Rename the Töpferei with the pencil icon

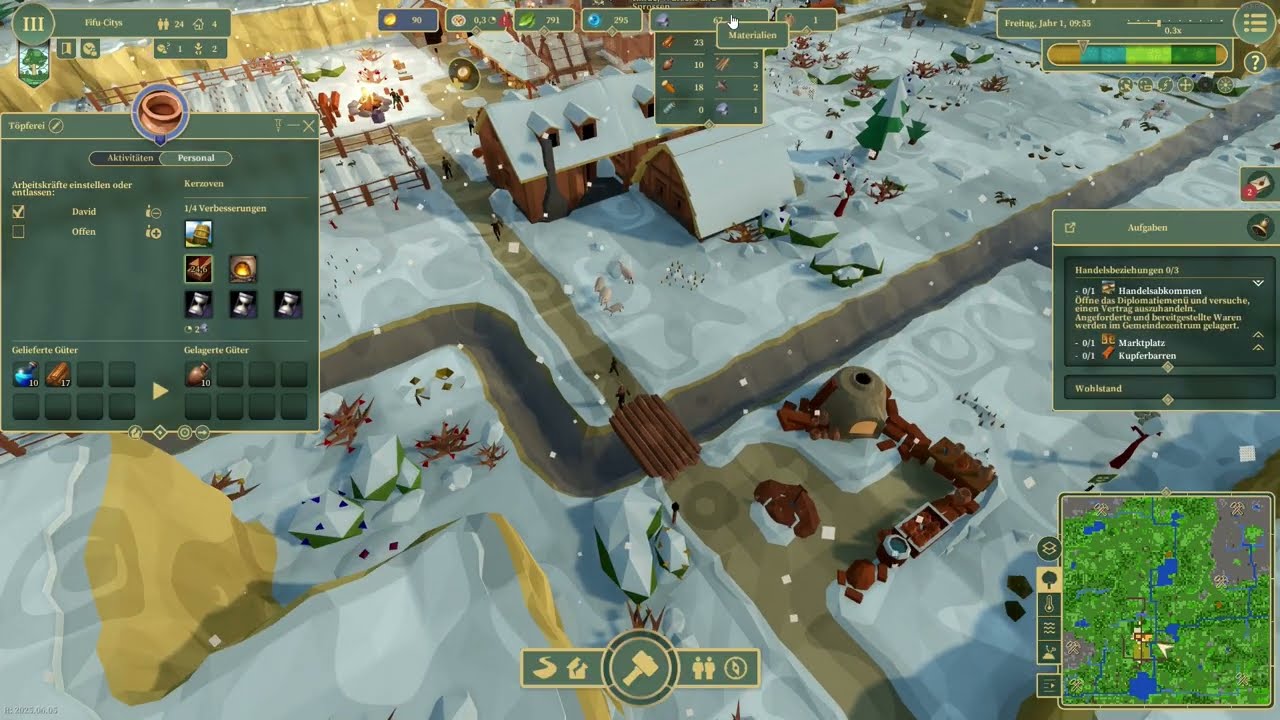56,126
